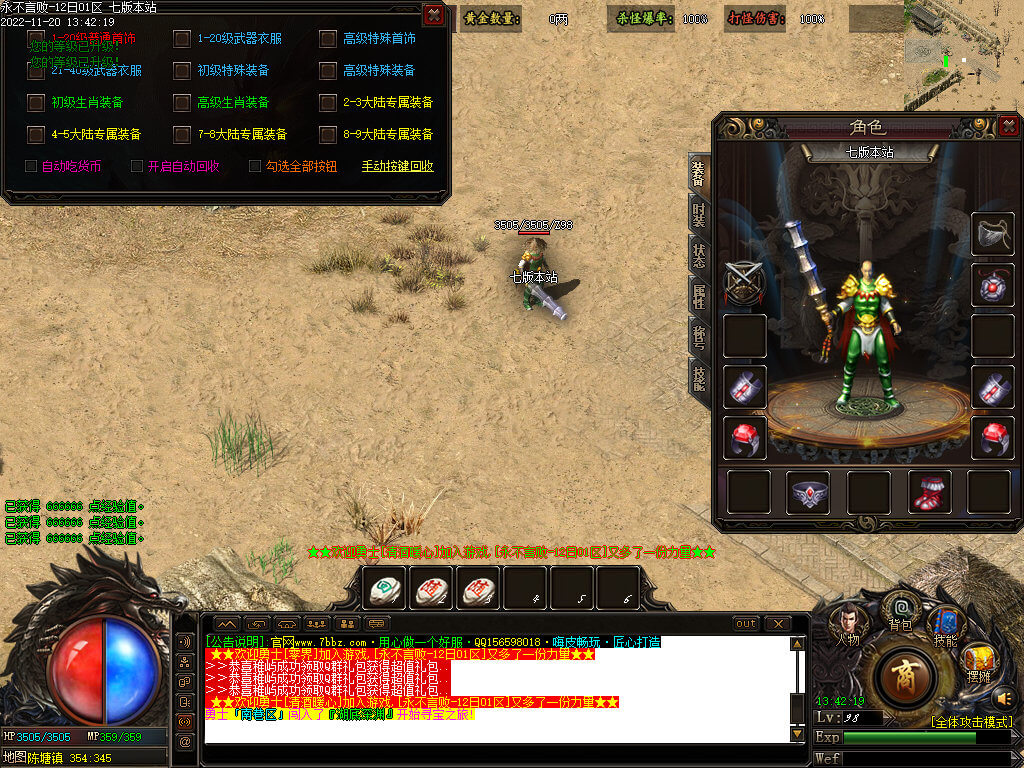The width and height of the screenshot is (1024, 768).
Task: Open the 背包 bag button
Action: pos(901,612)
